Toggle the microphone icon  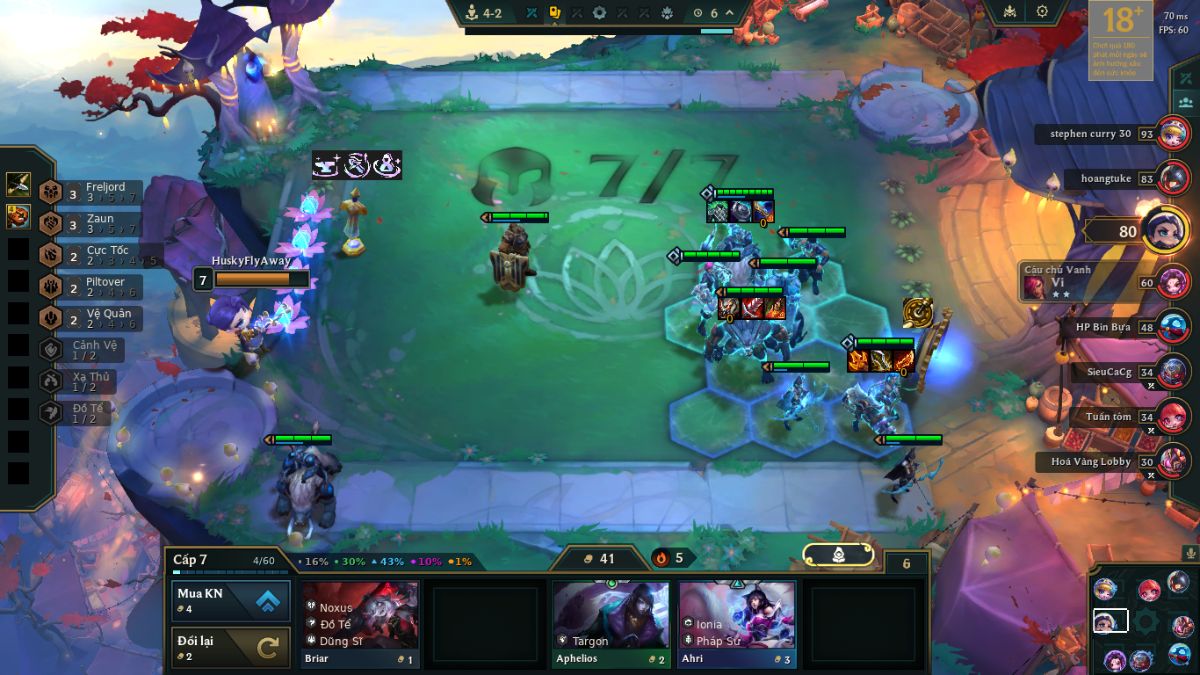coord(1190,552)
